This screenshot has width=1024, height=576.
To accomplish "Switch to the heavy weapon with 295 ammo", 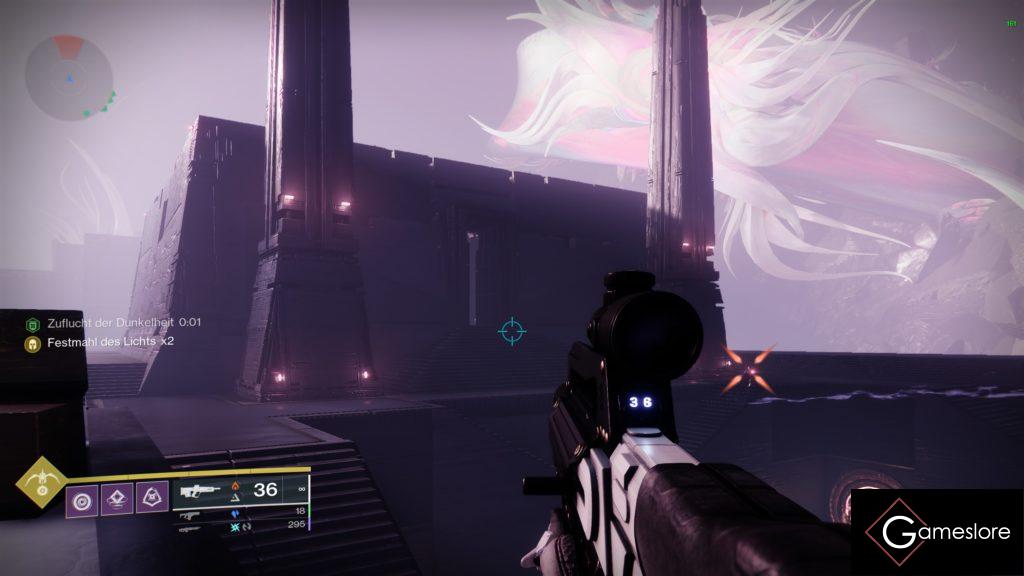I will 190,526.
